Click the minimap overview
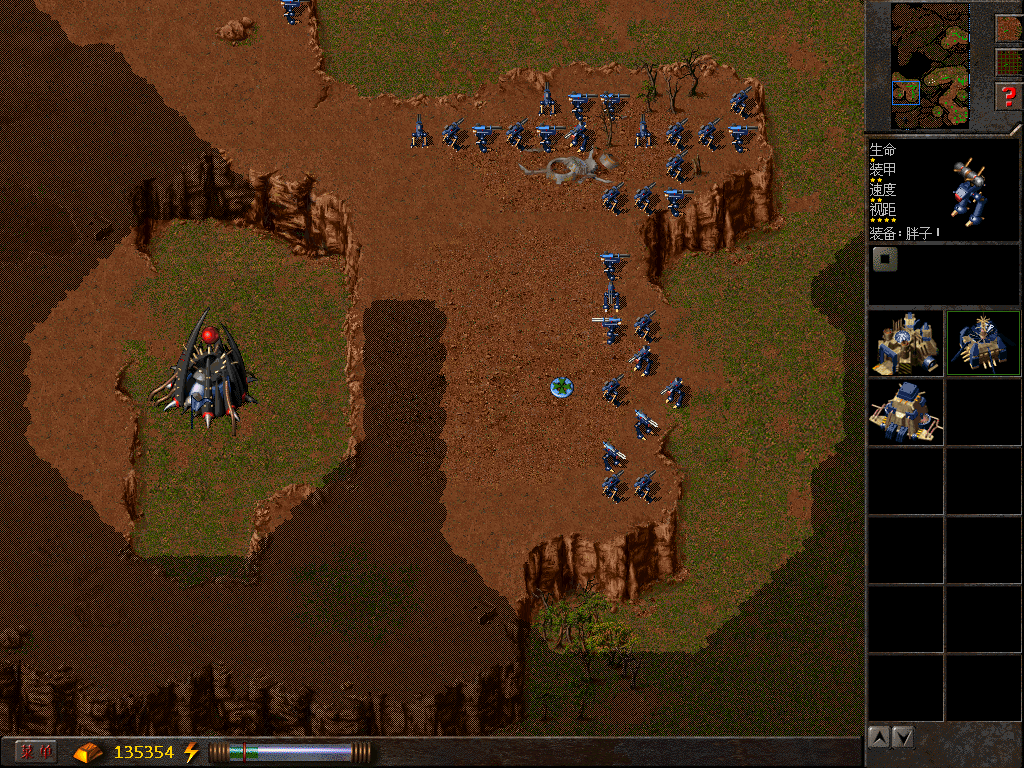This screenshot has height=768, width=1024. [930, 65]
